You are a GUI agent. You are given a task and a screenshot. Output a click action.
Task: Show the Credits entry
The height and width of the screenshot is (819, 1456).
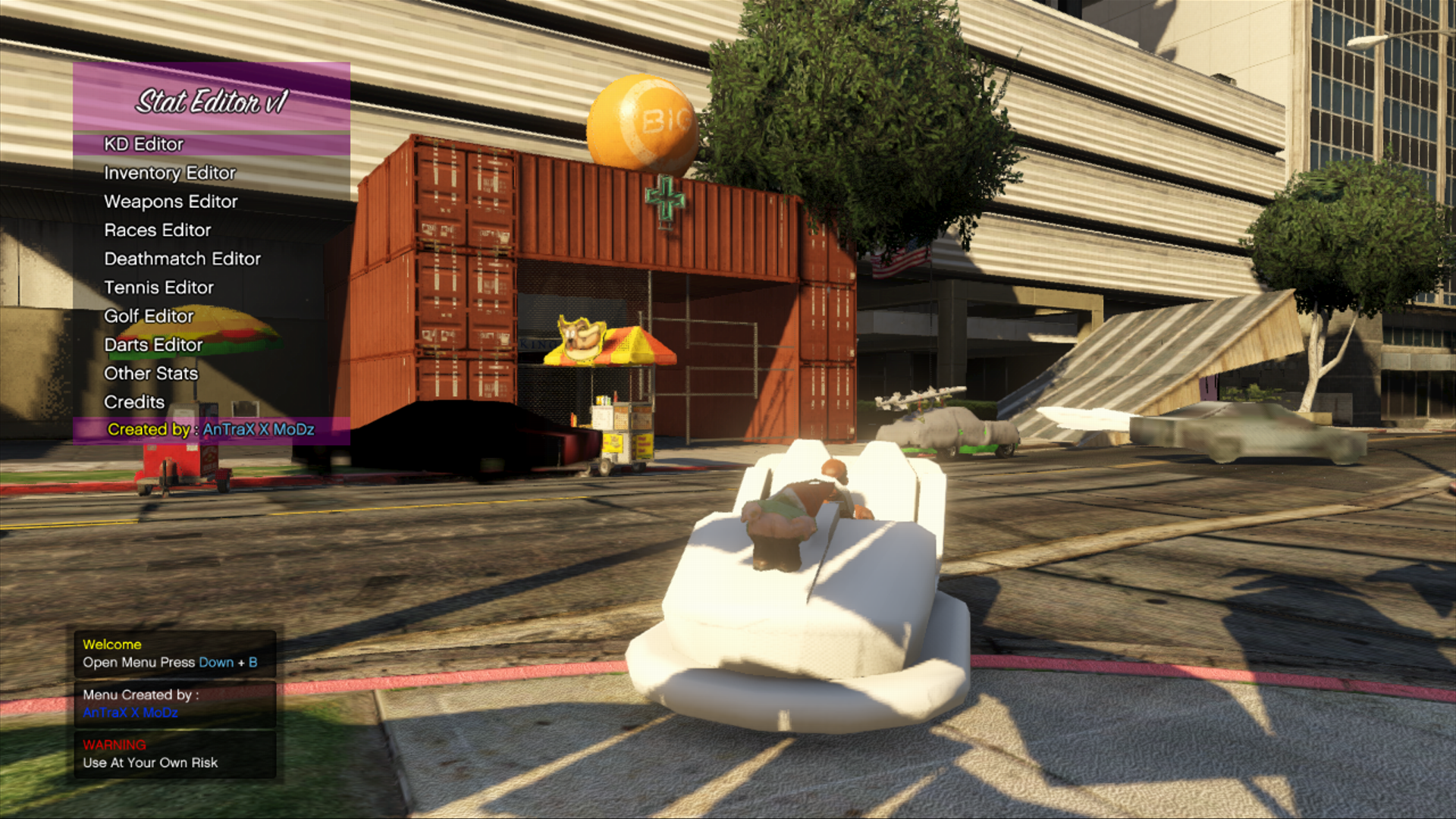click(x=134, y=403)
